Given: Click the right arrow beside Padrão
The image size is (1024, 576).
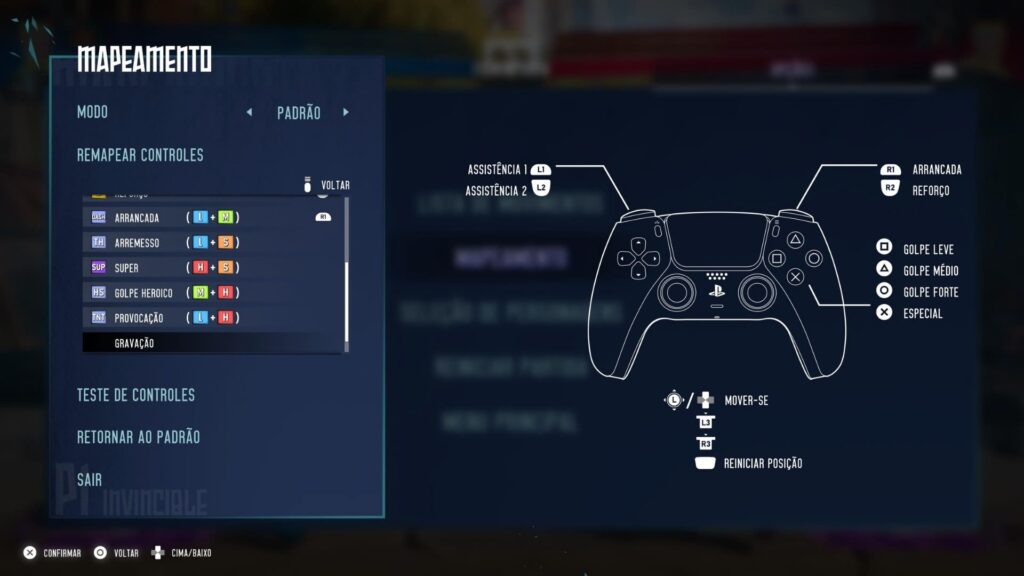Looking at the screenshot, I should (346, 112).
